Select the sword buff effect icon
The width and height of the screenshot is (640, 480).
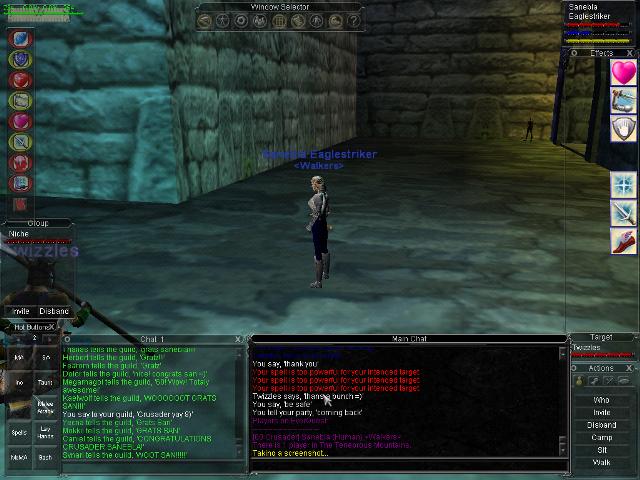624,213
